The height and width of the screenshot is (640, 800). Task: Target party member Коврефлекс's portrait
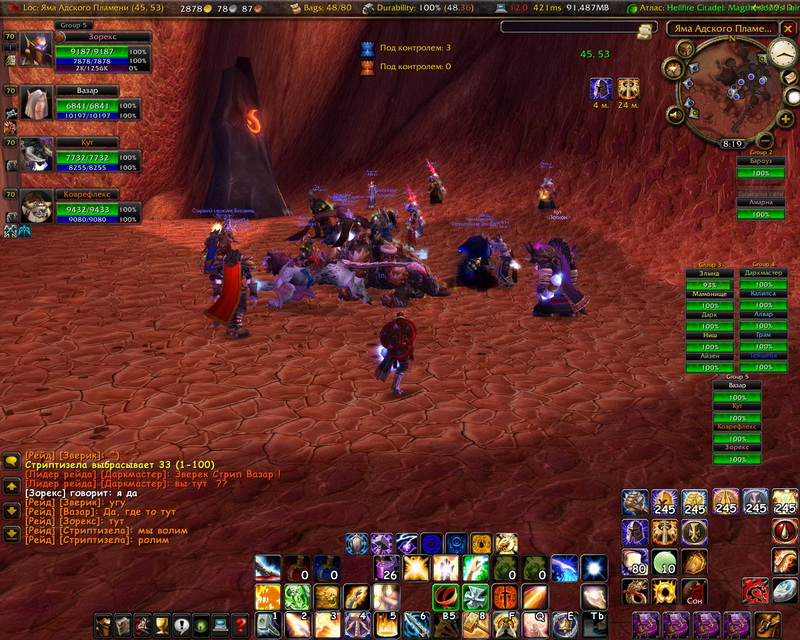pos(38,206)
